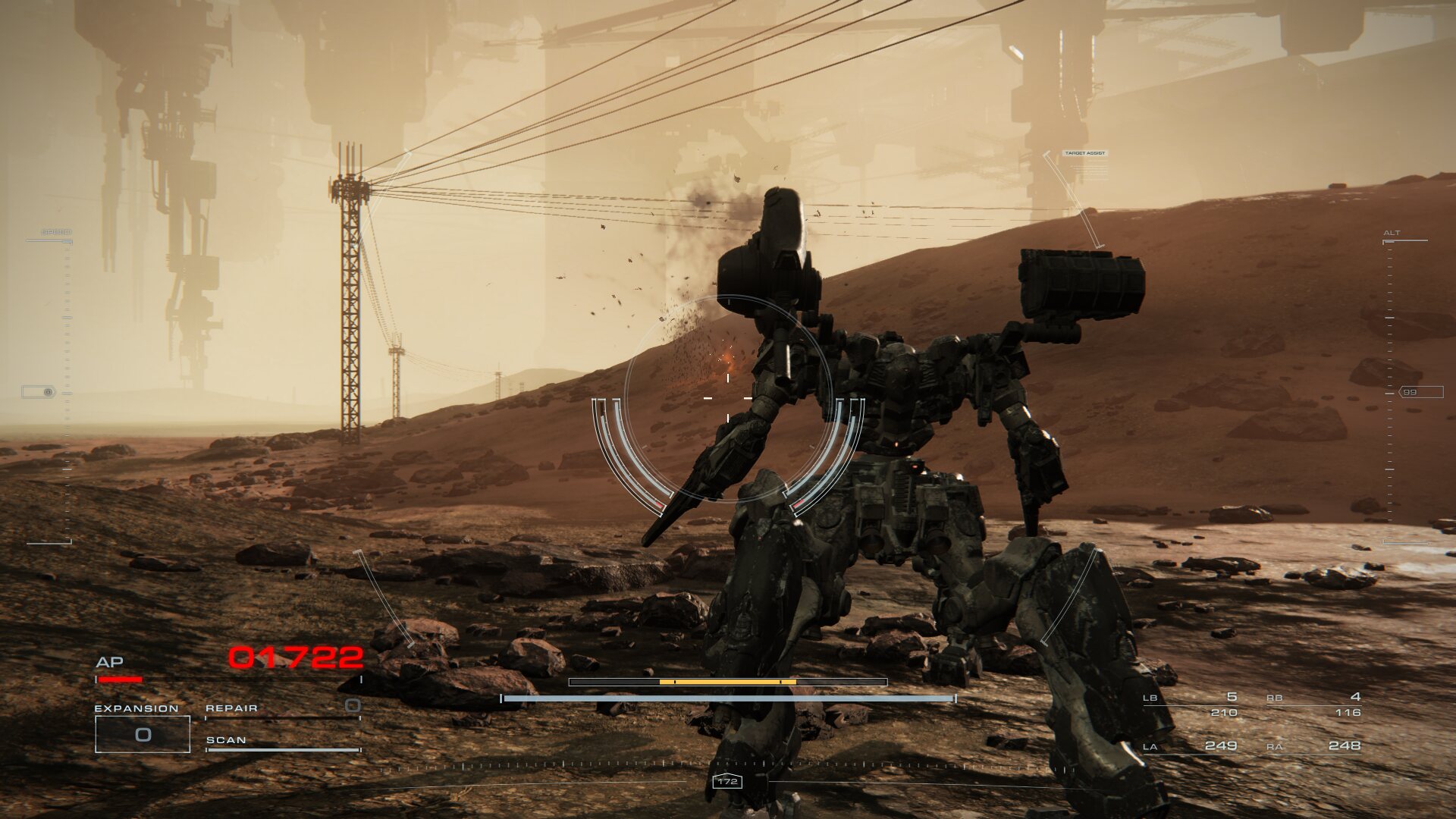
Task: Select the RA arm weapon slot
Action: [1313, 746]
